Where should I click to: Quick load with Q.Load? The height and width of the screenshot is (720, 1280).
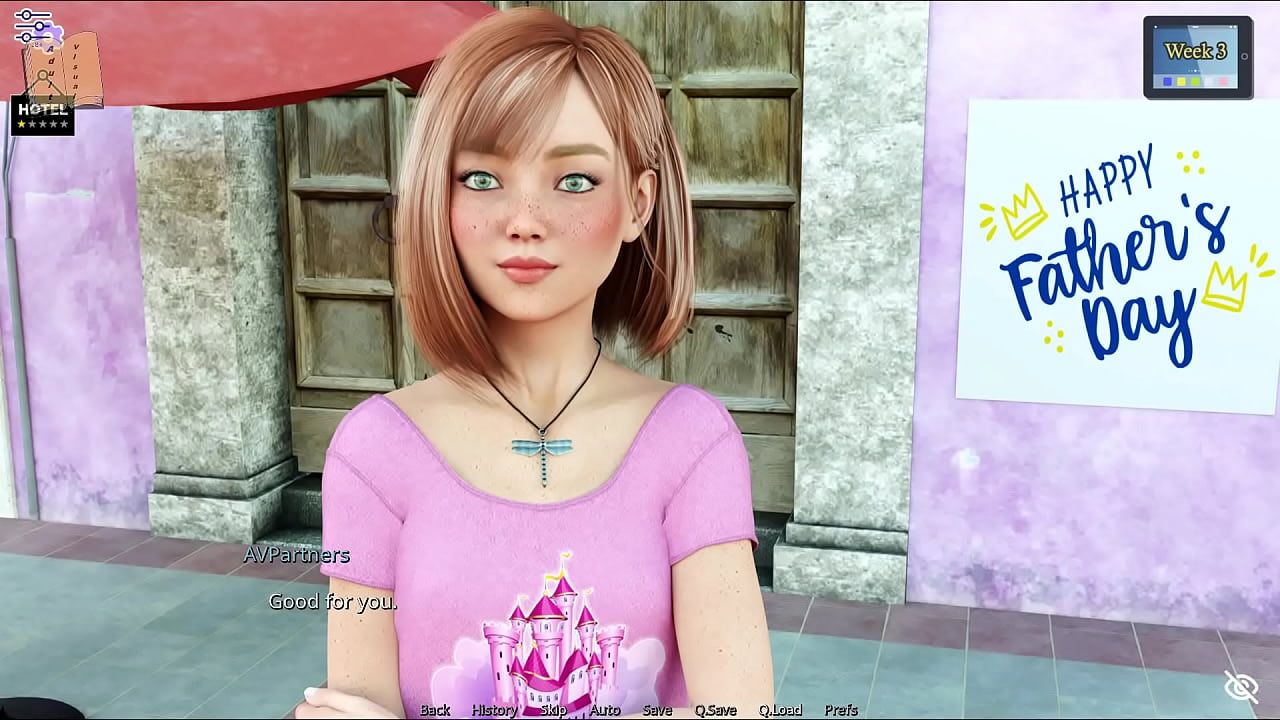point(780,710)
